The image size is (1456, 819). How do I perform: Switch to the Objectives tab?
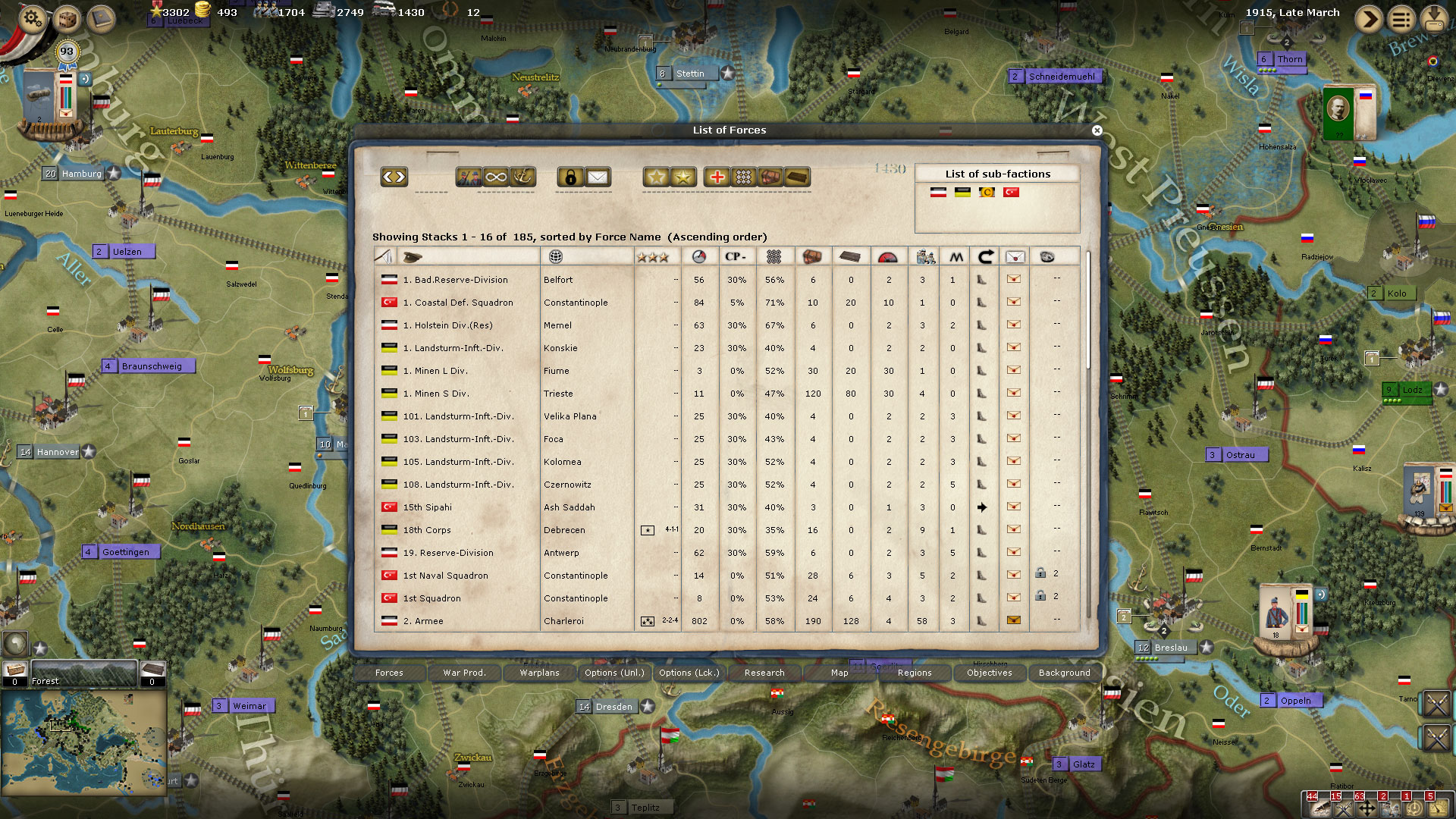tap(989, 673)
